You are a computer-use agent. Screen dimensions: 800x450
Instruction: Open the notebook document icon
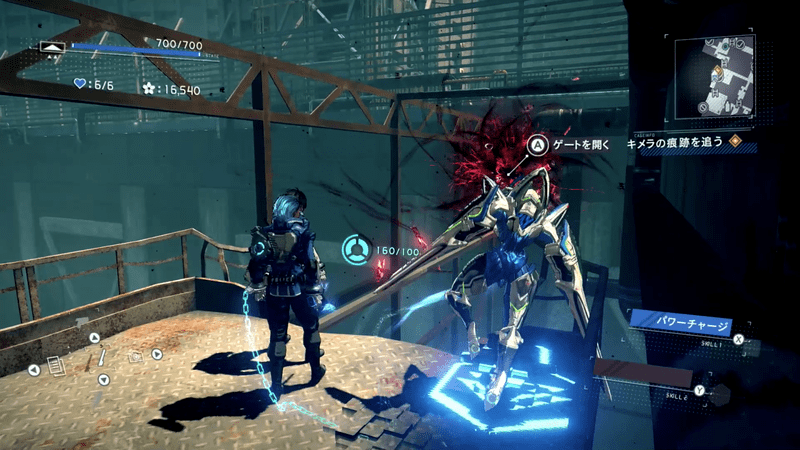point(56,367)
